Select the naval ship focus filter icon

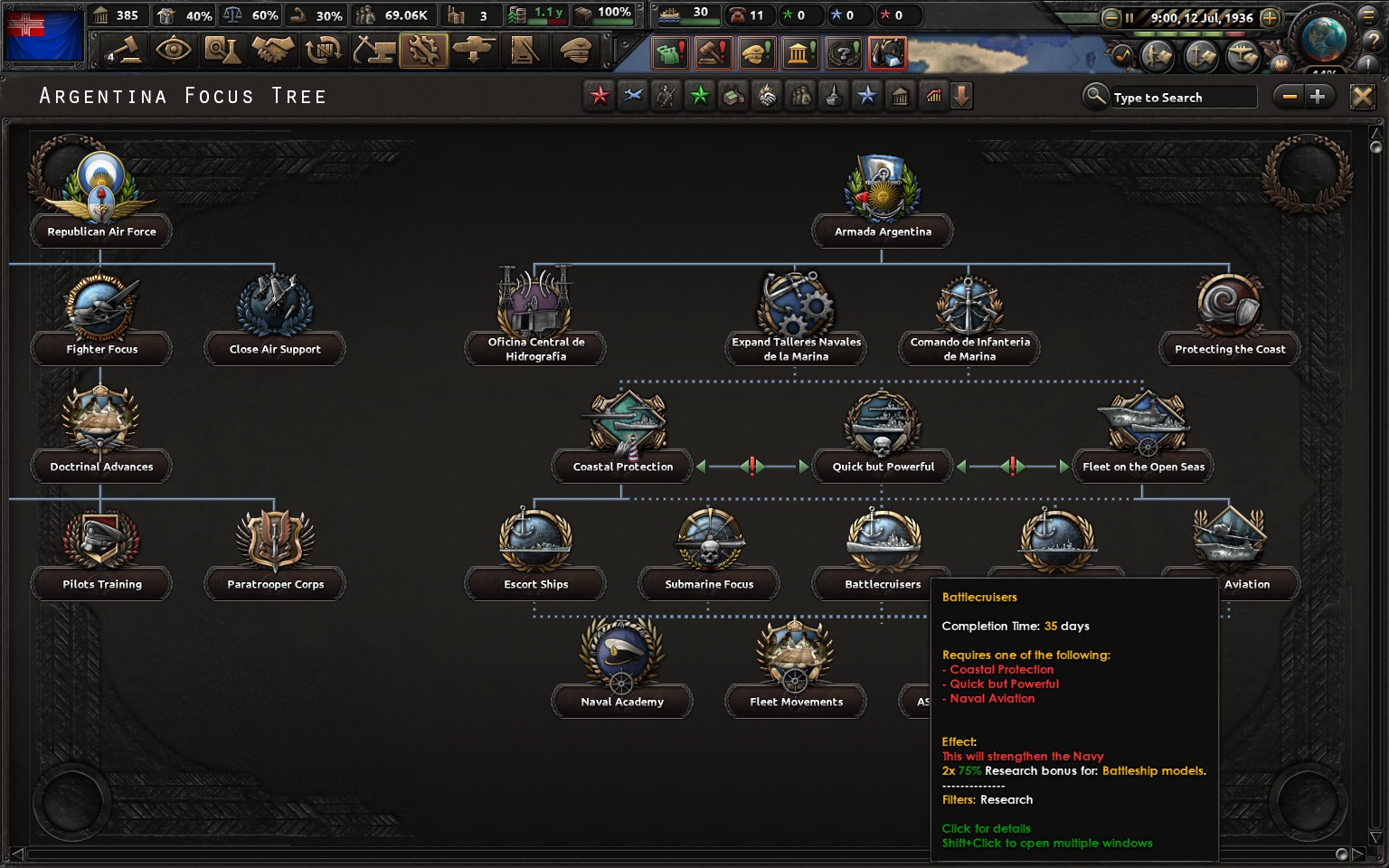point(833,95)
